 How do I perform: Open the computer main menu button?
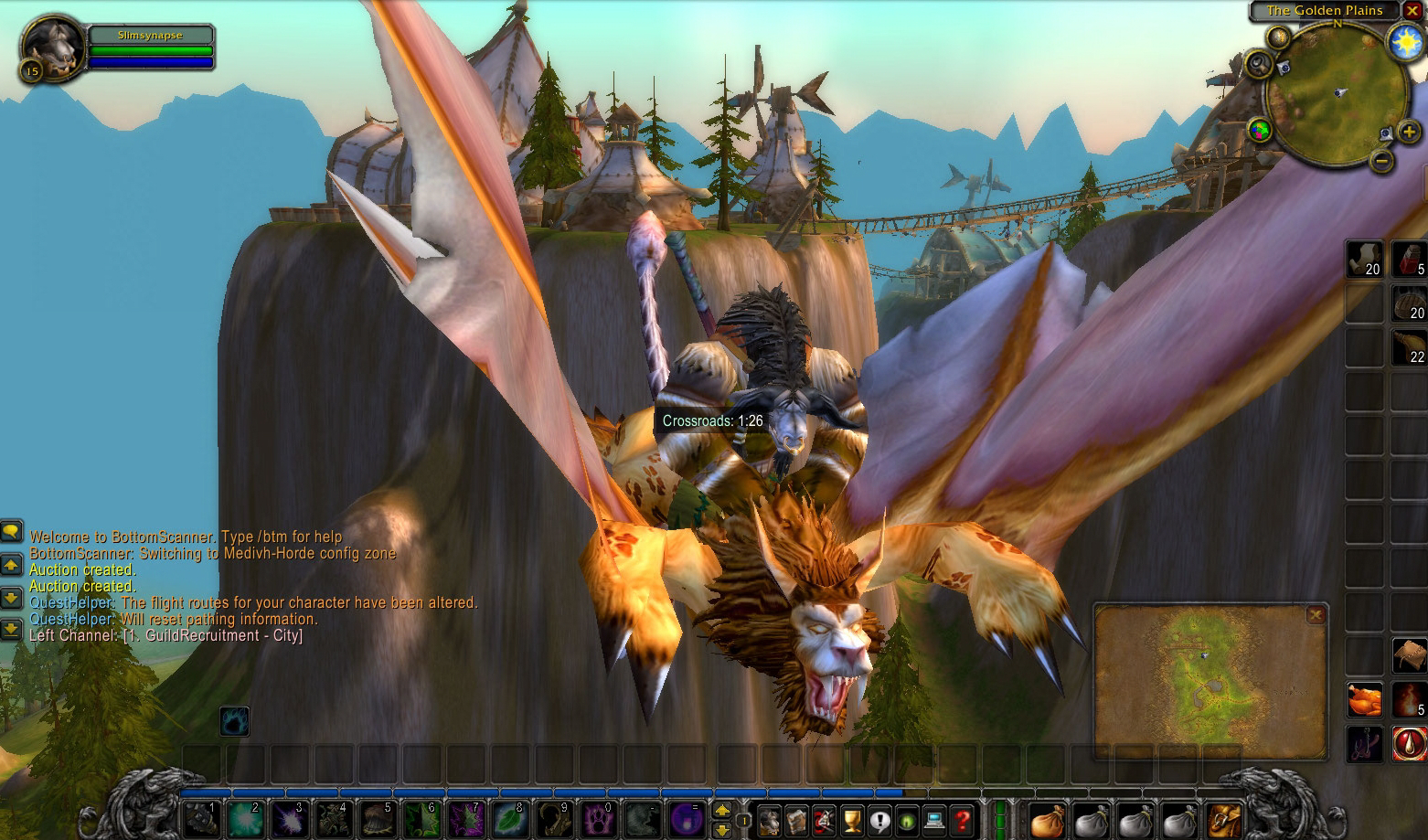pos(934,820)
